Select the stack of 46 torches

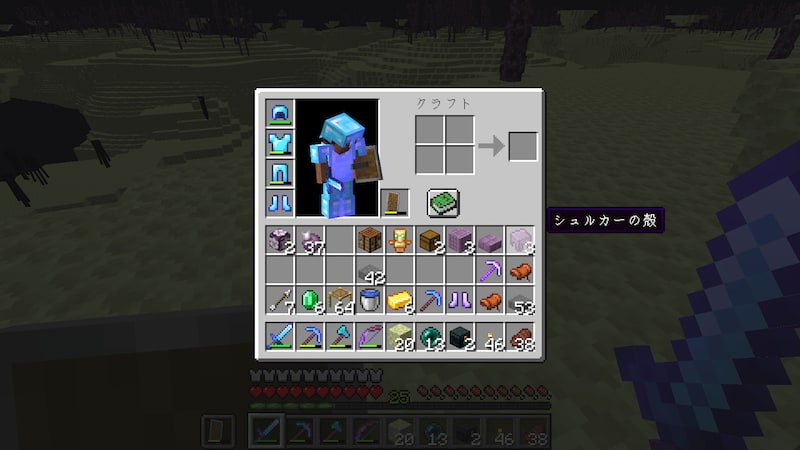490,337
